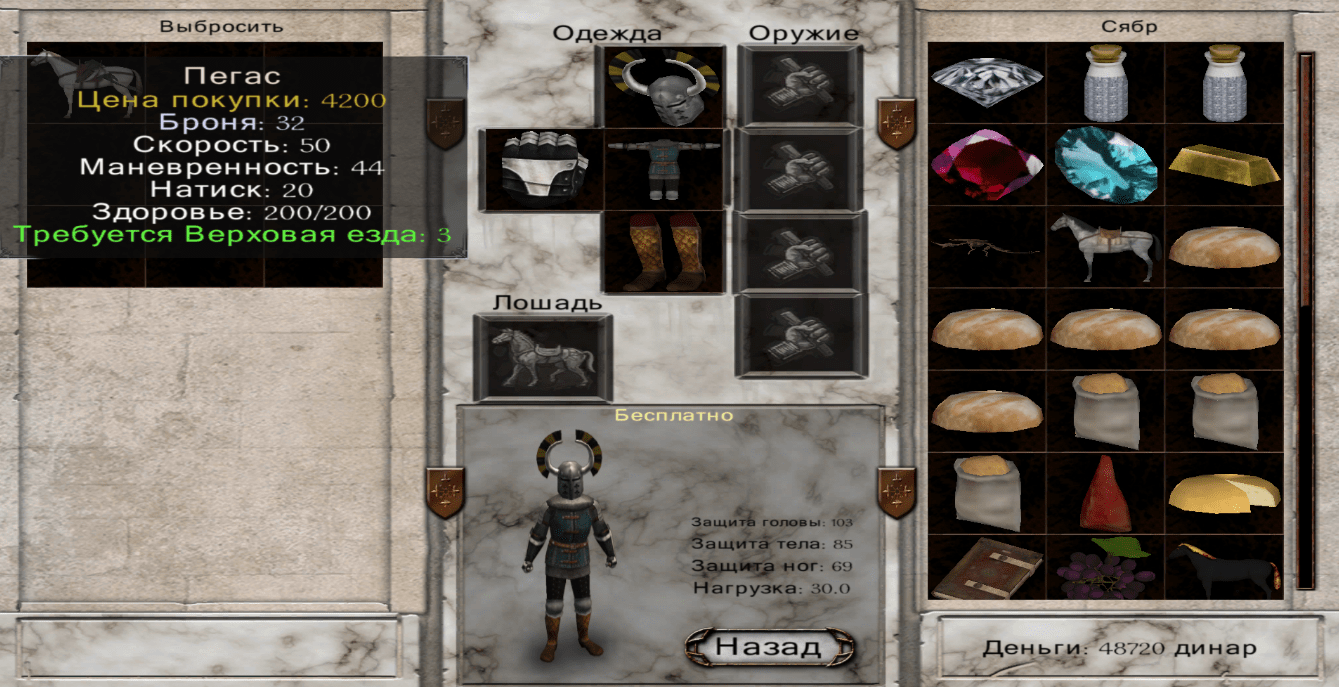Image resolution: width=1339 pixels, height=687 pixels.
Task: Select the body armor slot
Action: coord(664,170)
